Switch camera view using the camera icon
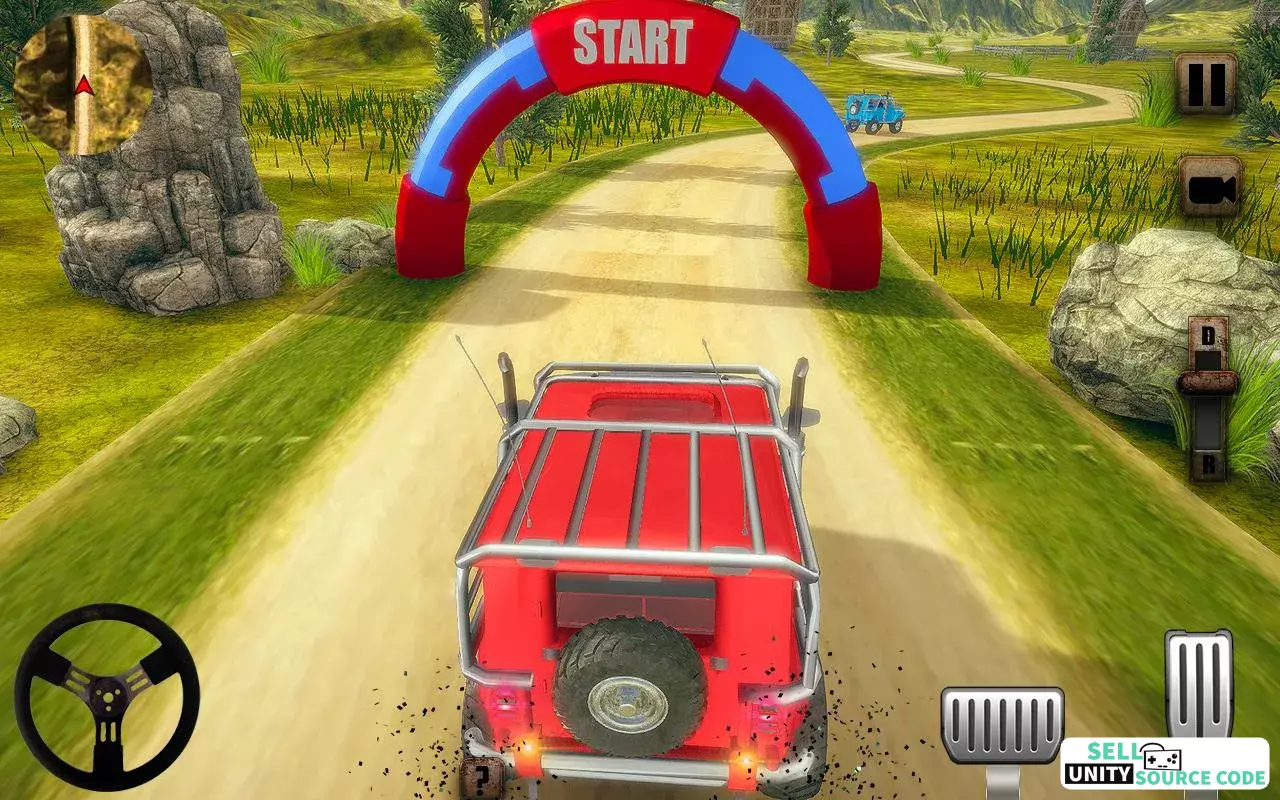Image resolution: width=1280 pixels, height=800 pixels. click(x=1209, y=186)
